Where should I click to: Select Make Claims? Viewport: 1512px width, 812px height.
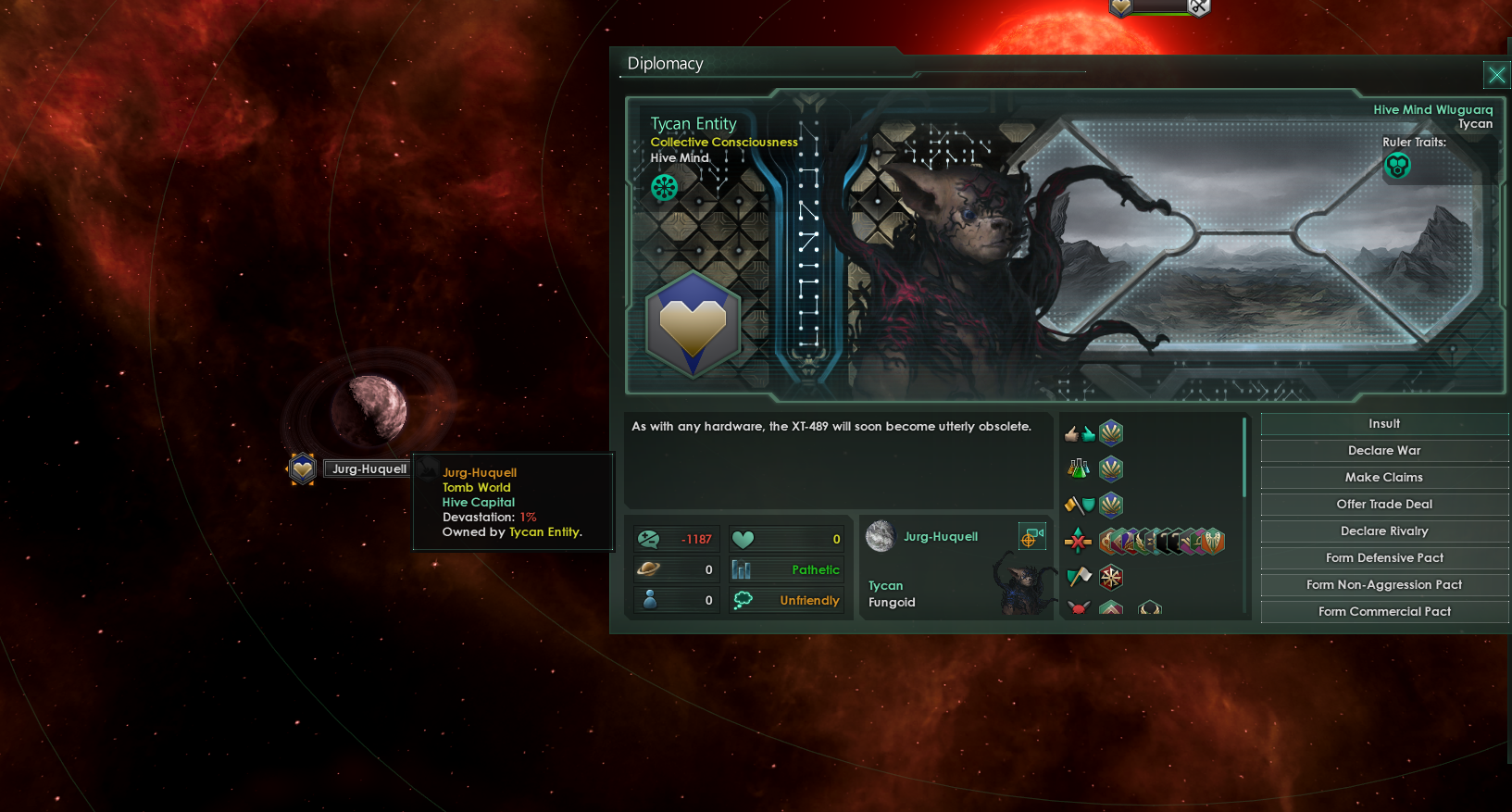1383,477
